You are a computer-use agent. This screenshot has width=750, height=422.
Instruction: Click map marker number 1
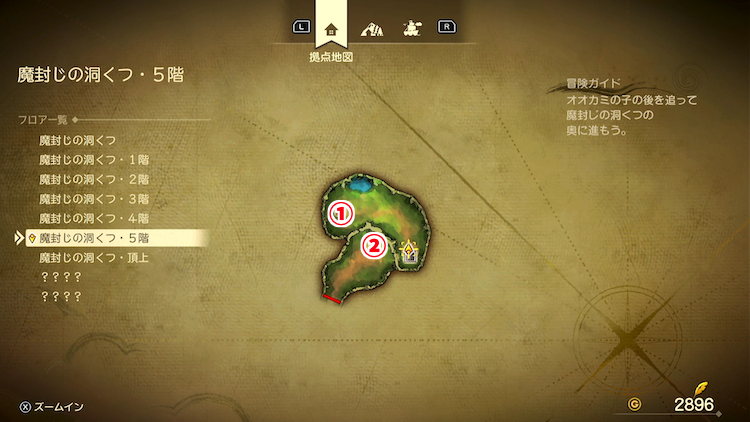click(x=342, y=212)
